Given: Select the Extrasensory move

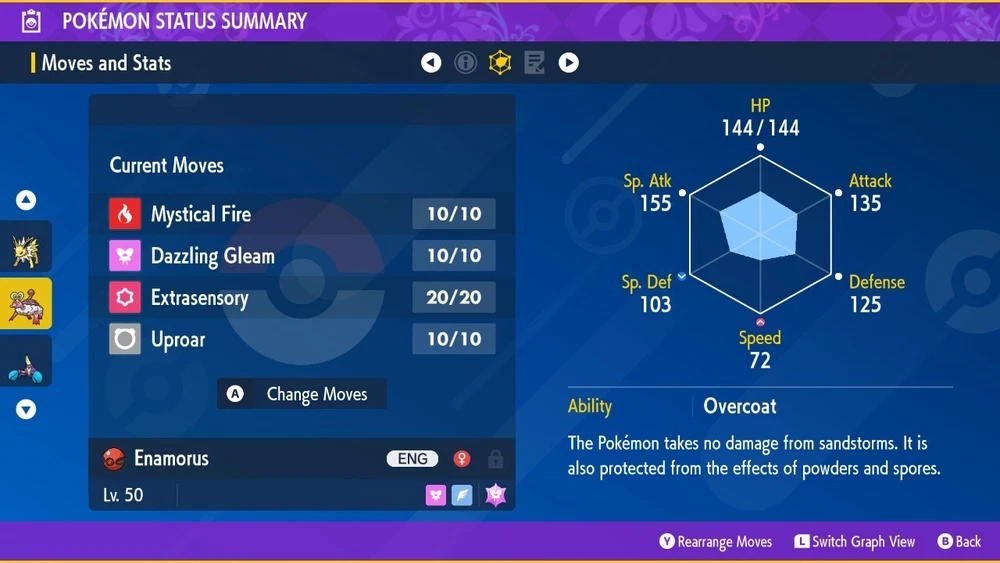Looking at the screenshot, I should tap(301, 298).
